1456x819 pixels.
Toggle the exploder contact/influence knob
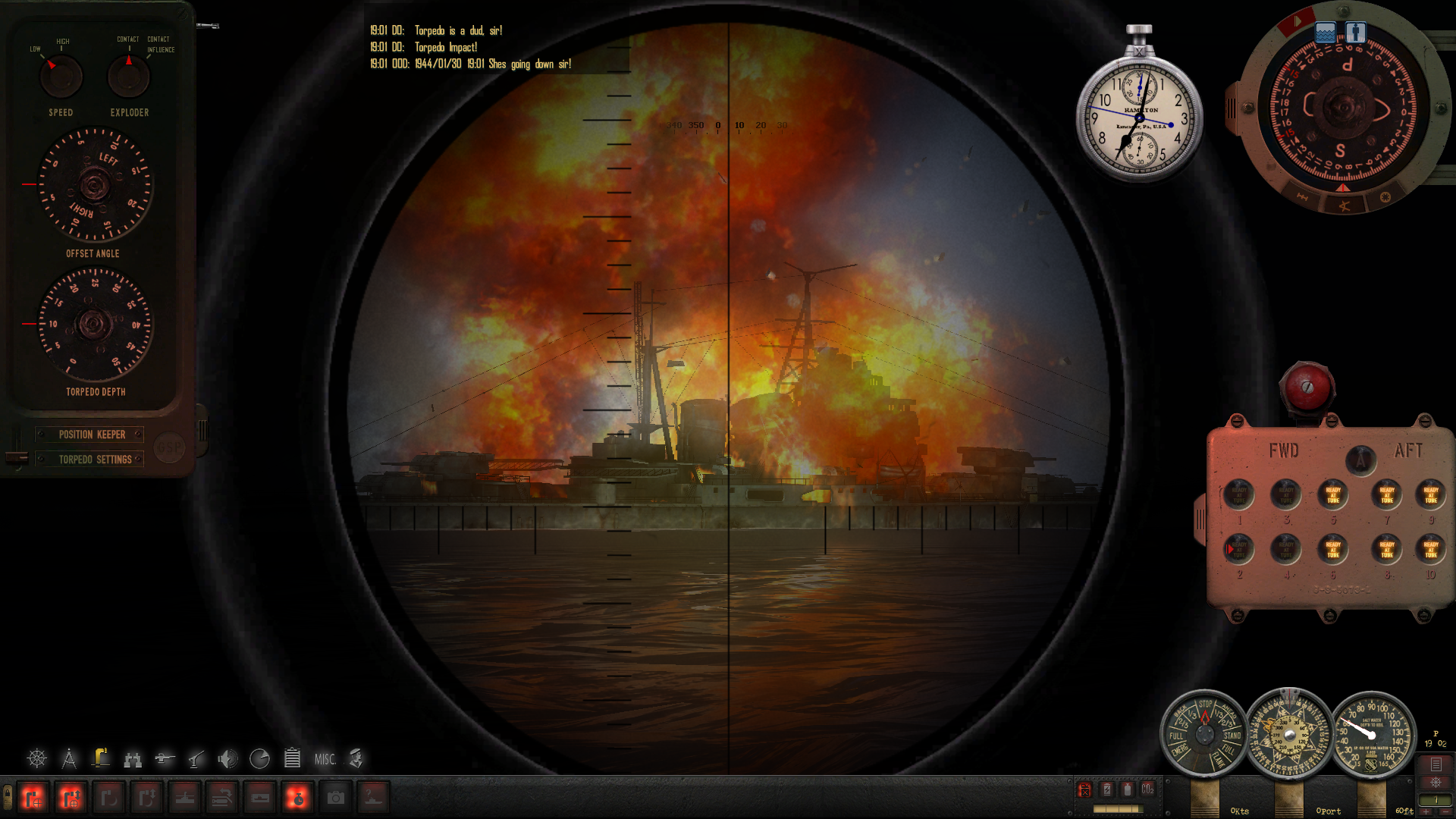129,77
